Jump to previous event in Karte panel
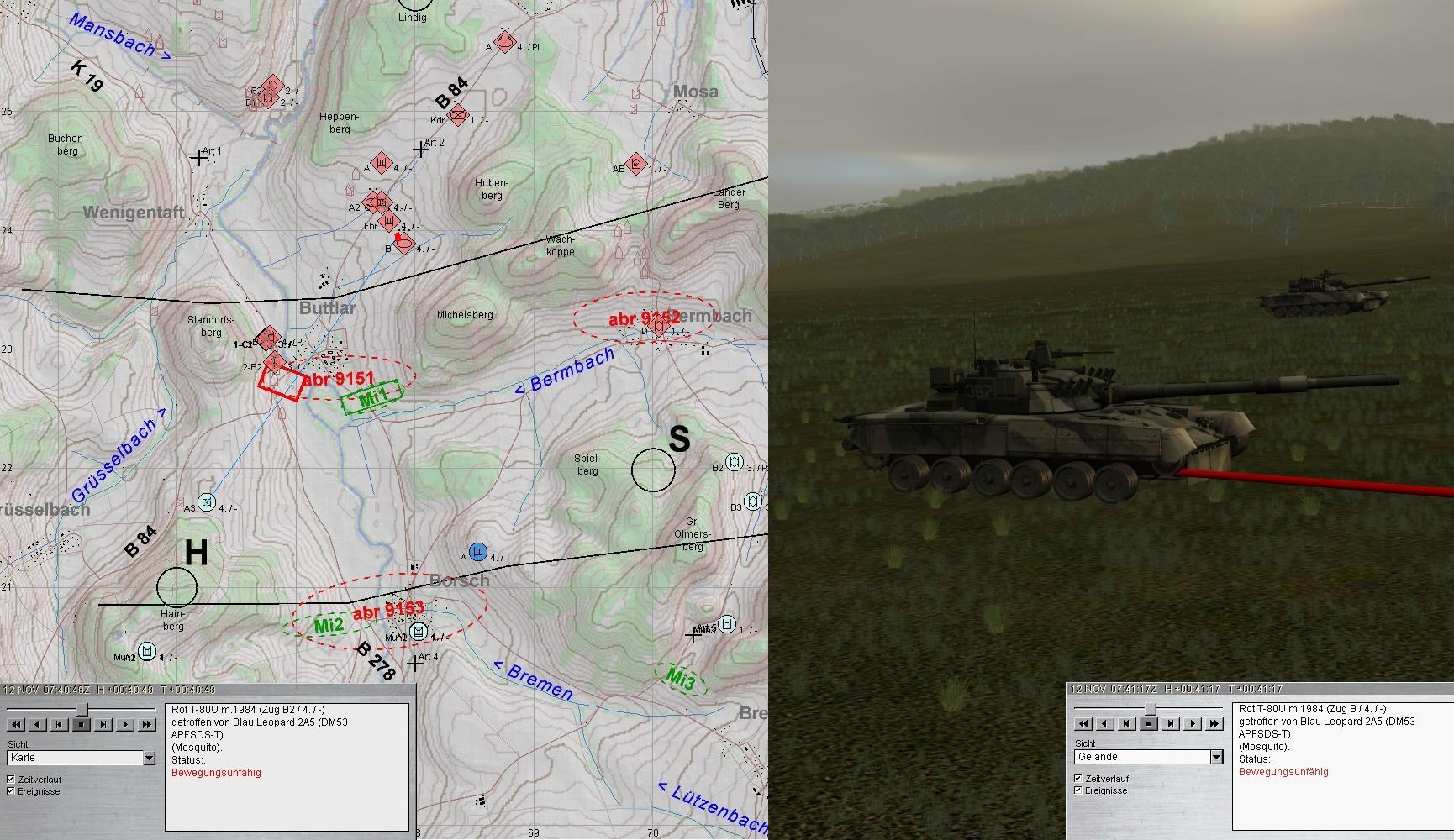Viewport: 1454px width, 840px height. pyautogui.click(x=60, y=724)
